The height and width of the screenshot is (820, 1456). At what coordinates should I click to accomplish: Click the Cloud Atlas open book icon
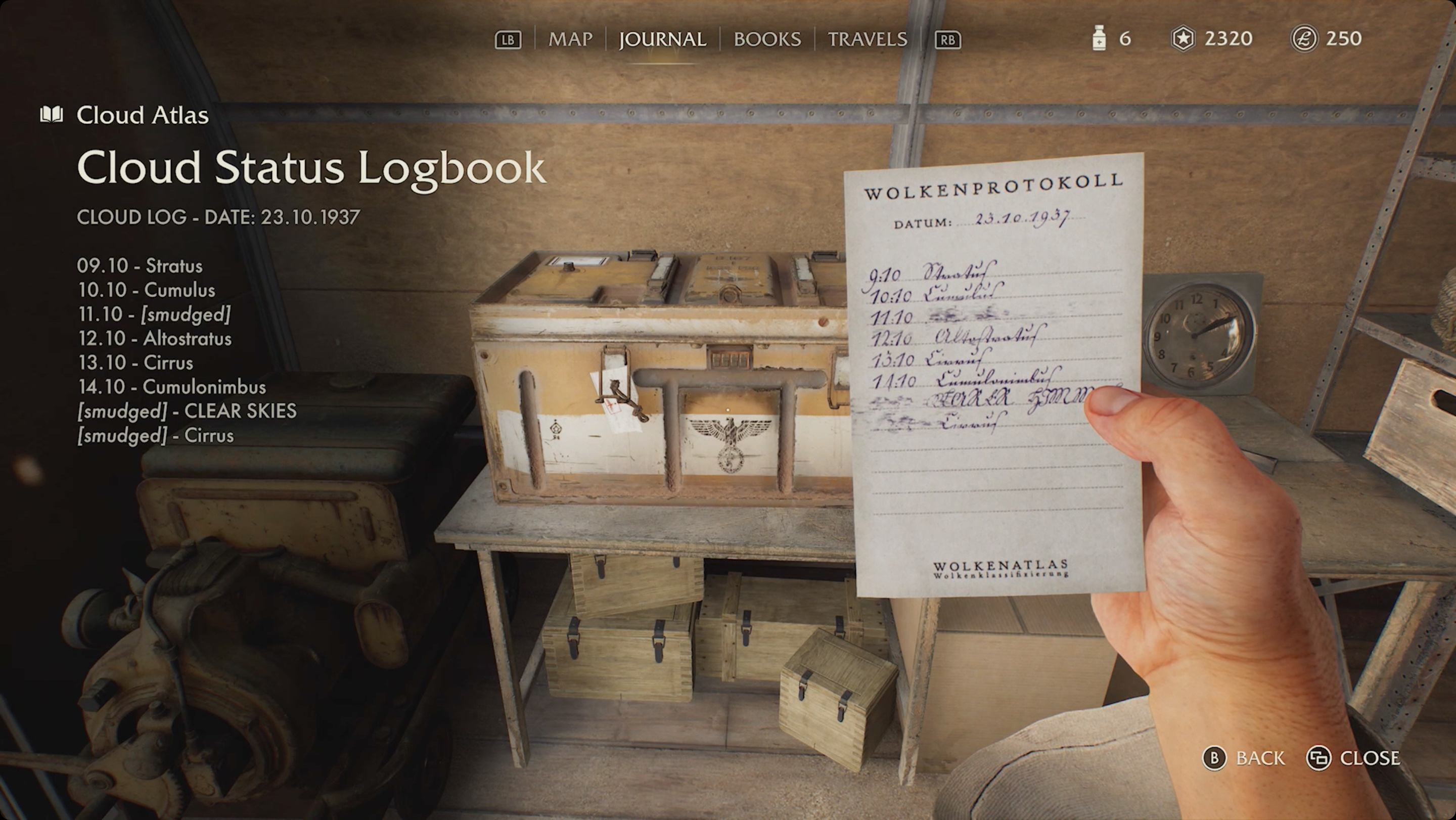point(53,114)
